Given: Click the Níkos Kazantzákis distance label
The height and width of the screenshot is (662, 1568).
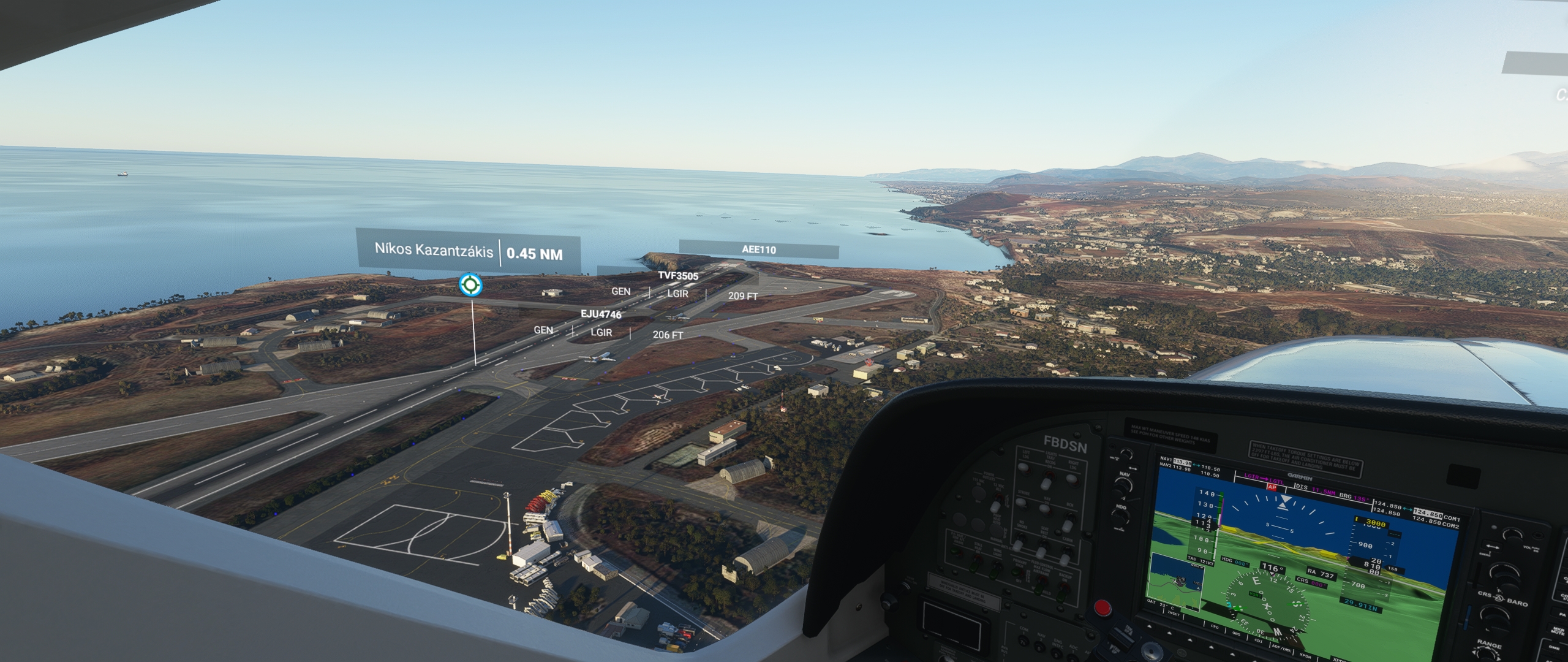Looking at the screenshot, I should pos(469,252).
